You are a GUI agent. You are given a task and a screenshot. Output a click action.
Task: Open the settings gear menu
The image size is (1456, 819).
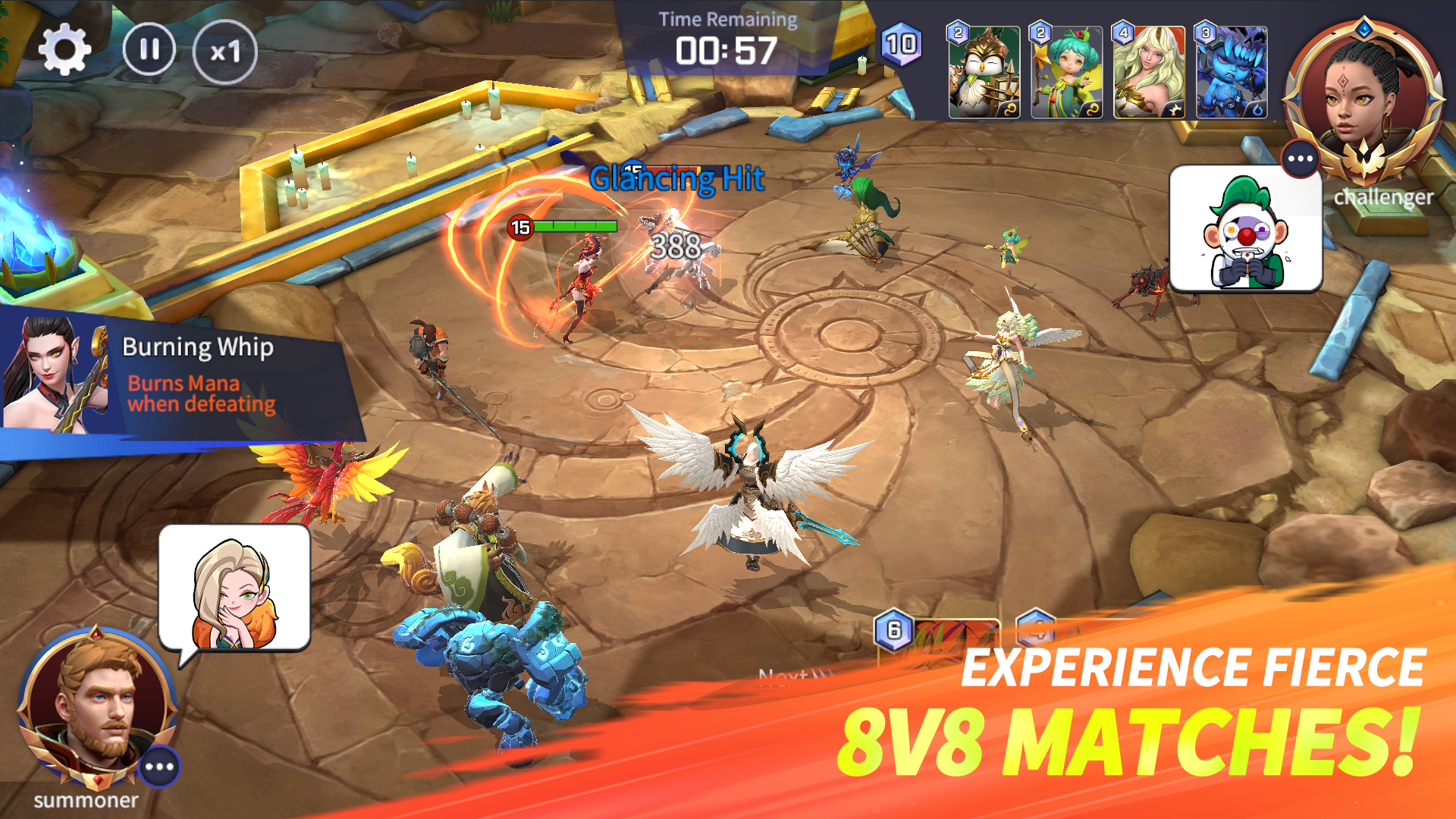(67, 48)
